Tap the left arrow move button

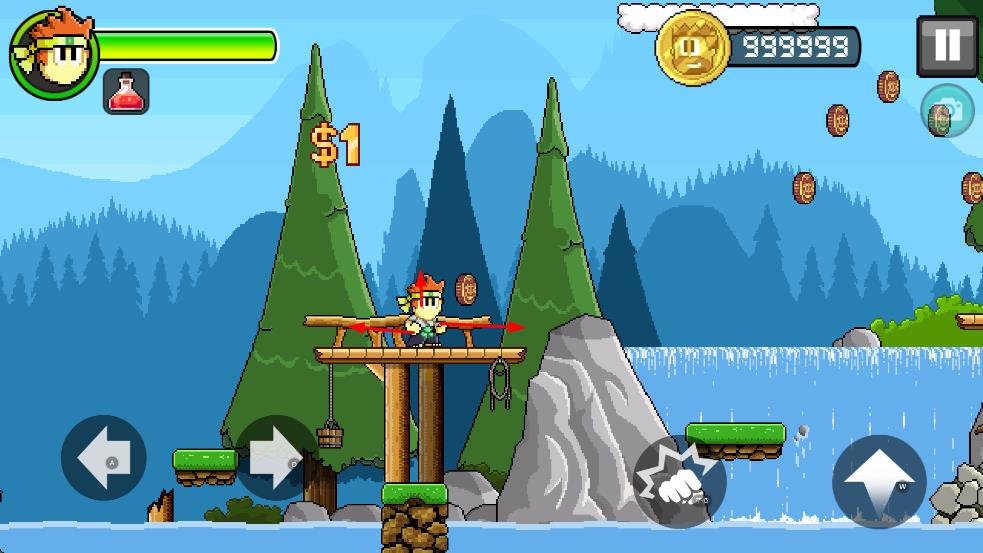(x=103, y=458)
